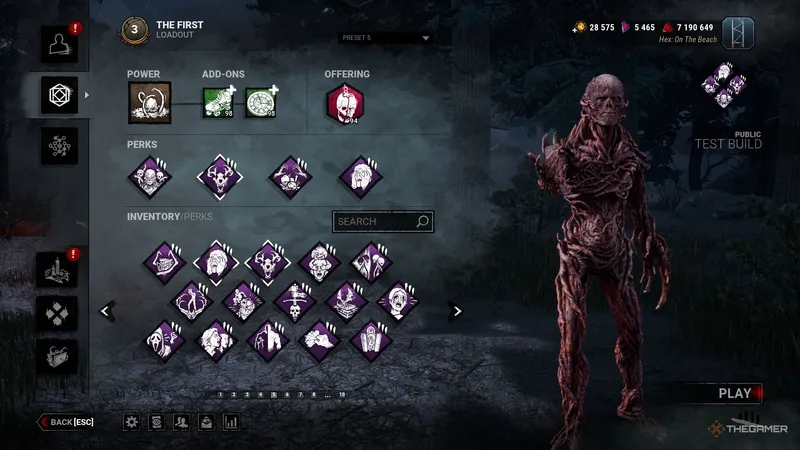Open the Preset 5 dropdown
Viewport: 800px width, 450px height.
pos(385,39)
